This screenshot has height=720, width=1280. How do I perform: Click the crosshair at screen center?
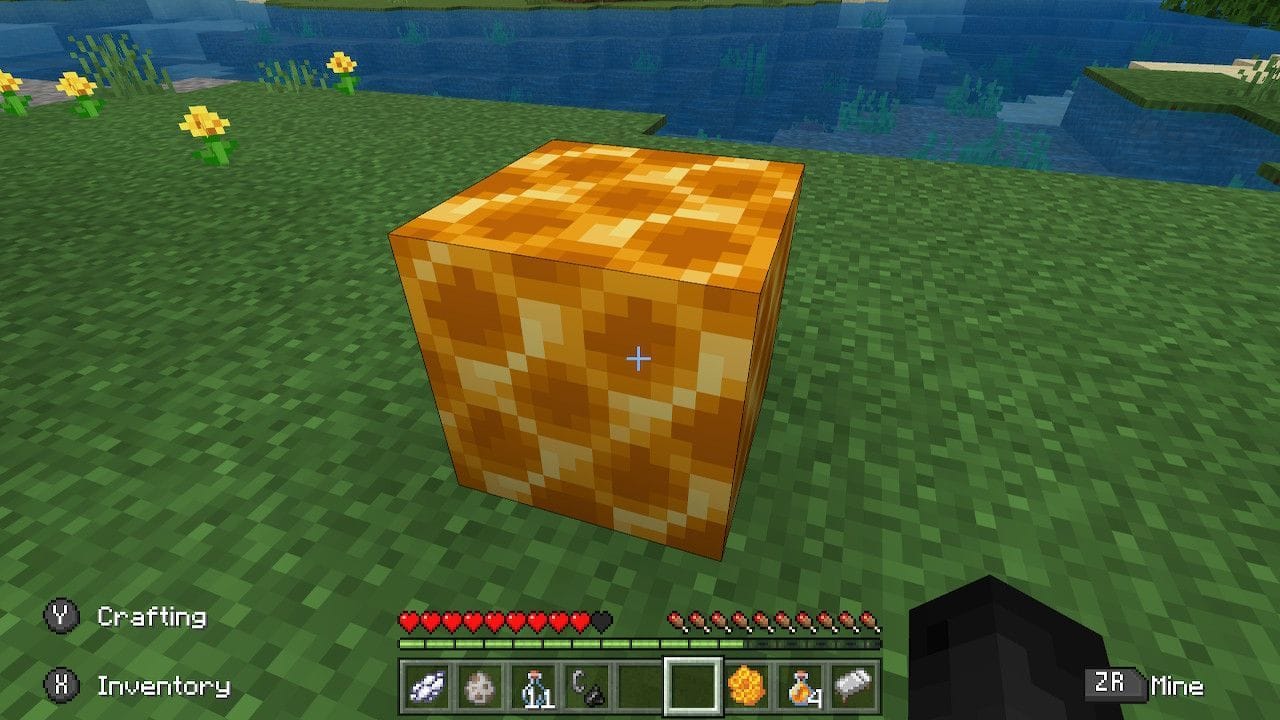638,356
